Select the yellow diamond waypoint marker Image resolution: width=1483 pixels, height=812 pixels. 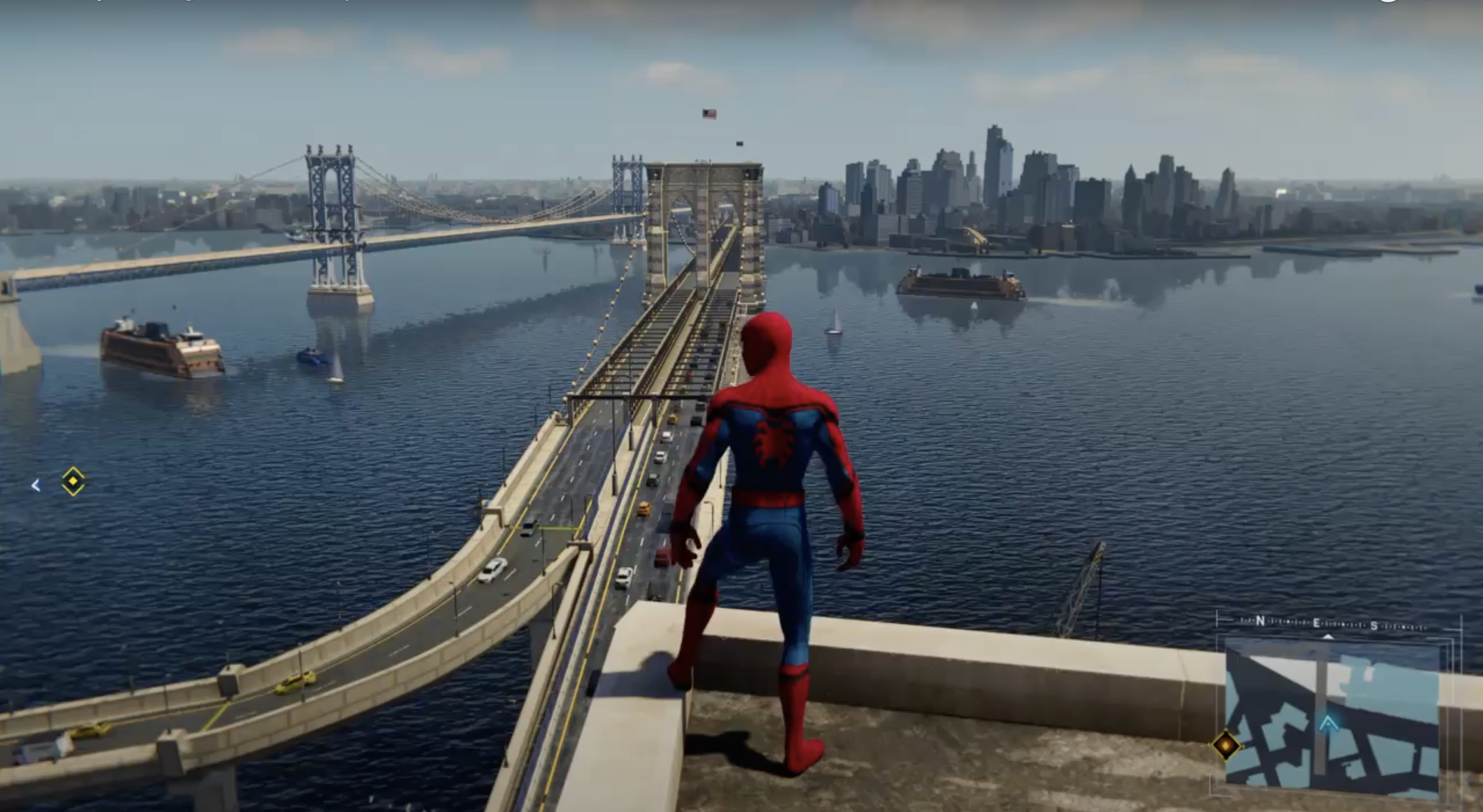[x=73, y=481]
